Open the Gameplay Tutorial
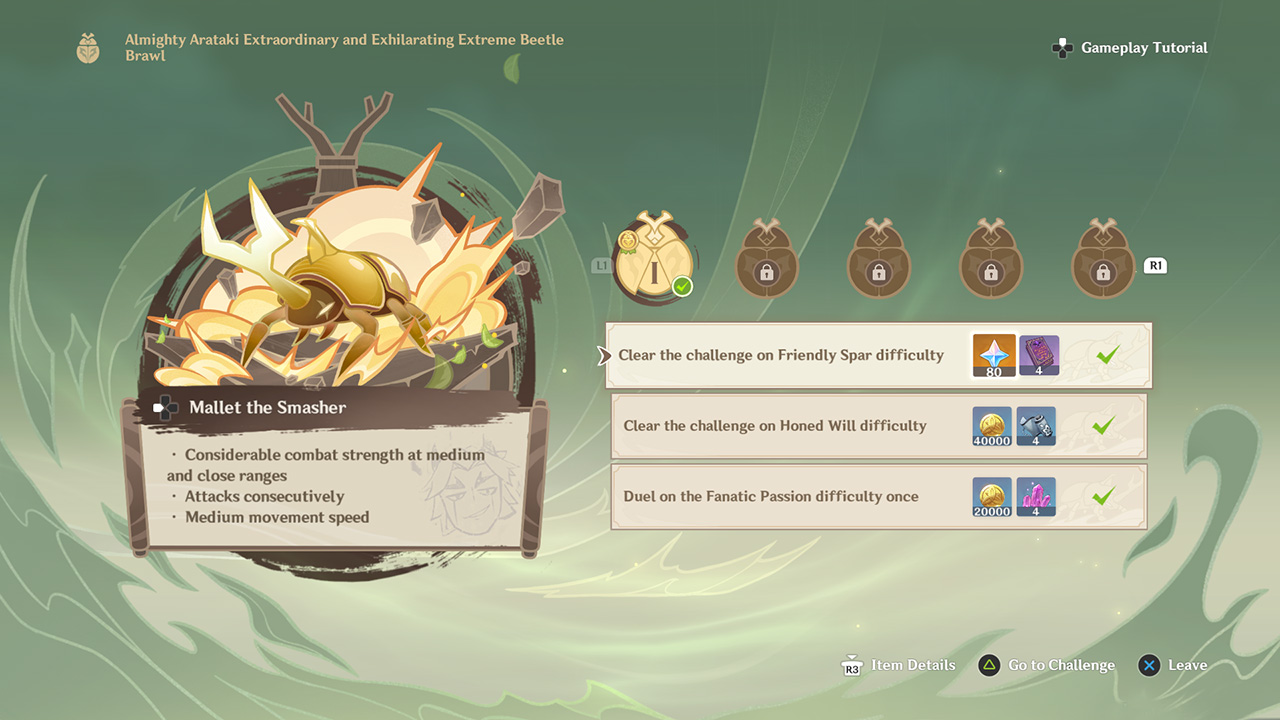This screenshot has height=720, width=1280. click(x=1131, y=48)
